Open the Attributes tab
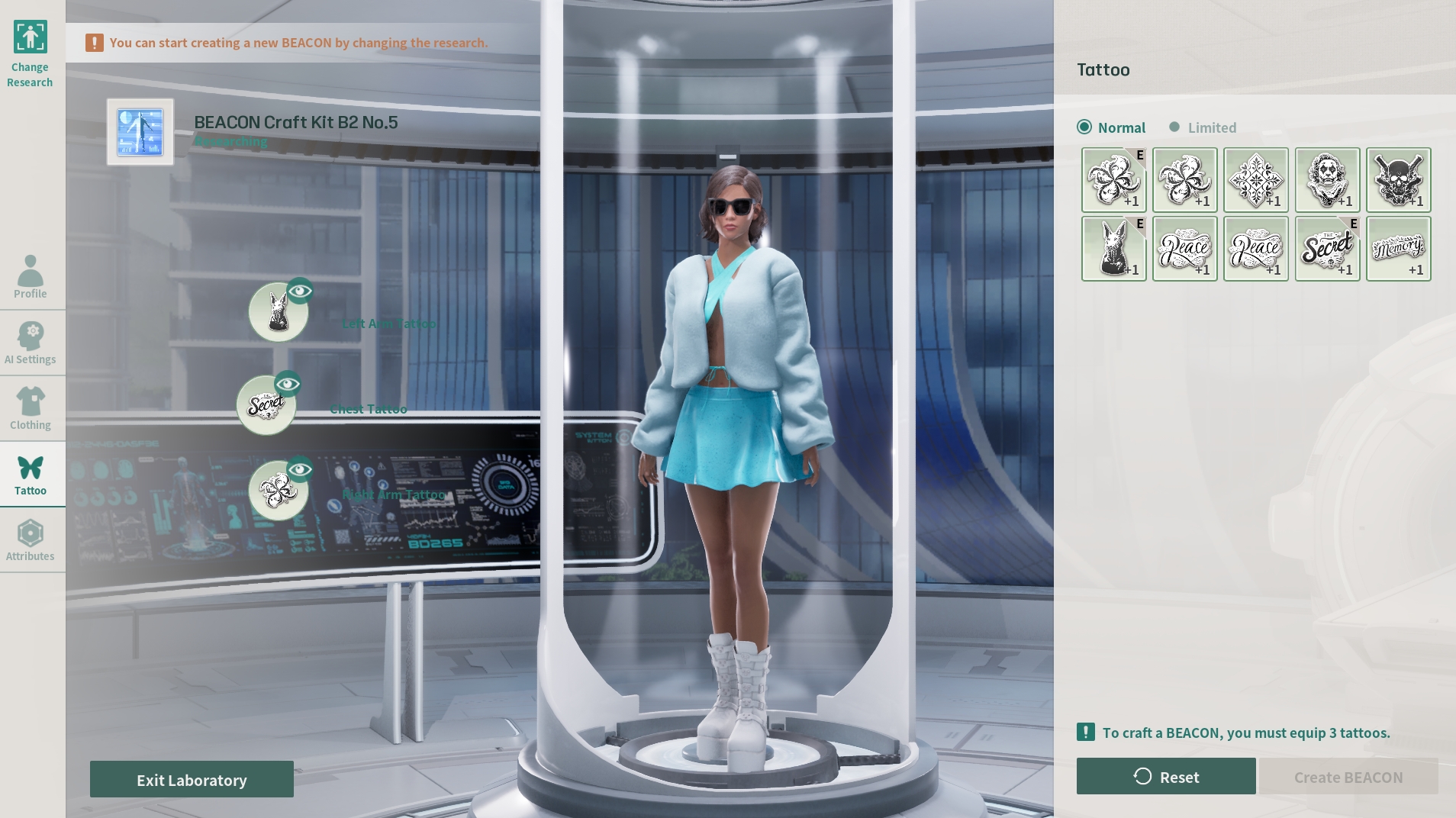 31,539
